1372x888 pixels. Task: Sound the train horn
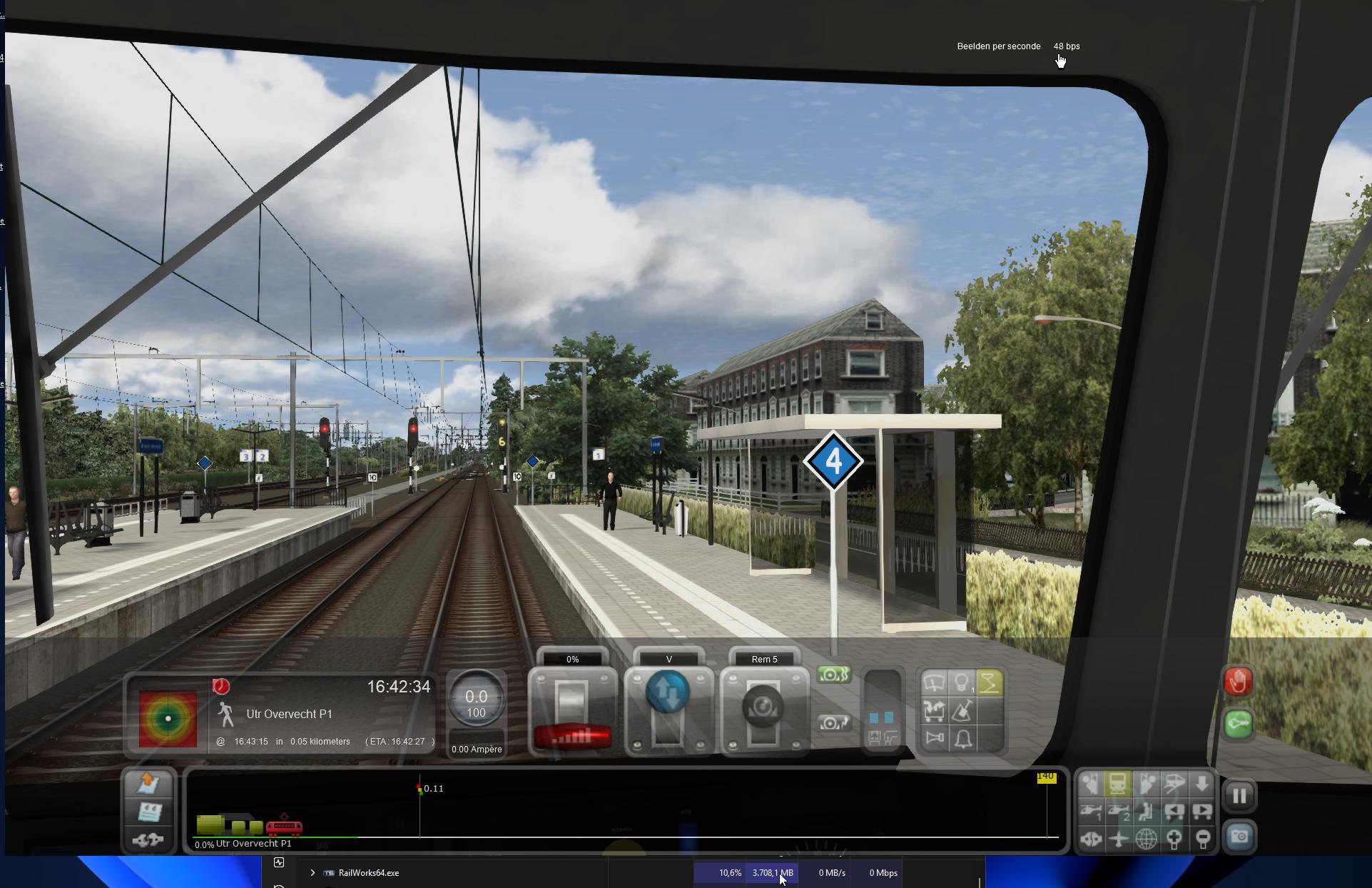coord(934,737)
